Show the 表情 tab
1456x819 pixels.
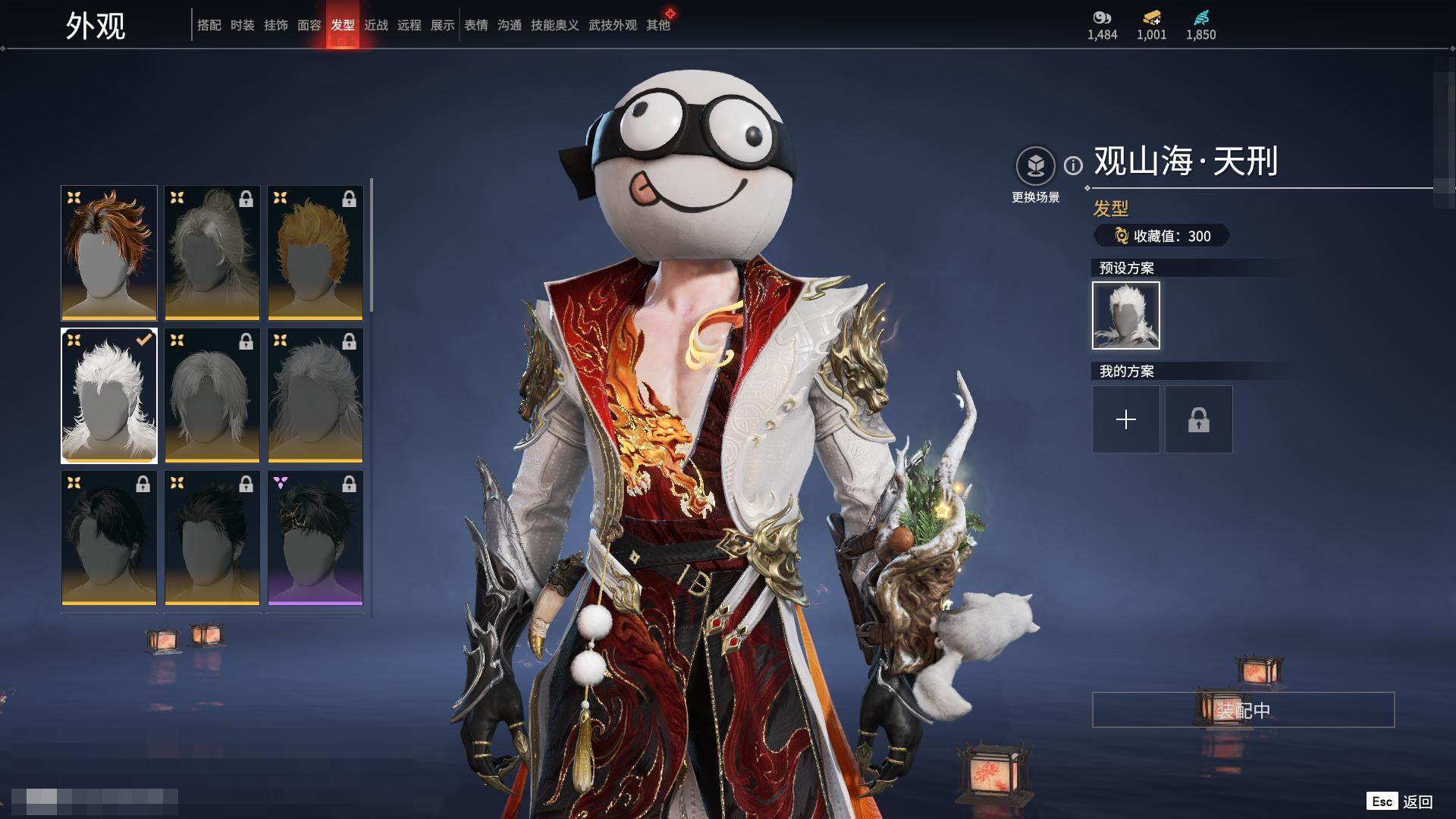click(475, 25)
